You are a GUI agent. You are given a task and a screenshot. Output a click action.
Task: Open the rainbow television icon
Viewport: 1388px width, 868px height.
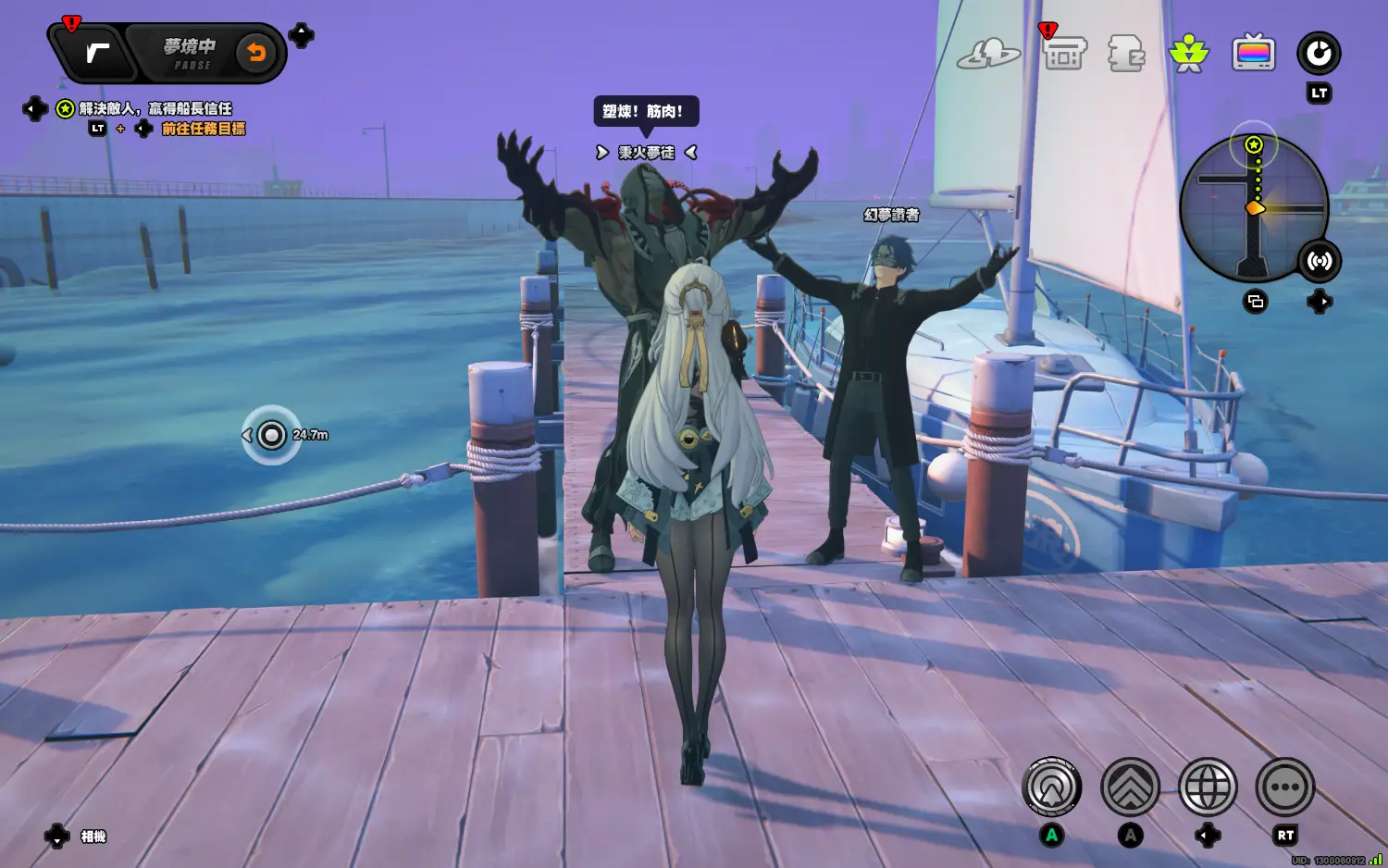pyautogui.click(x=1254, y=54)
